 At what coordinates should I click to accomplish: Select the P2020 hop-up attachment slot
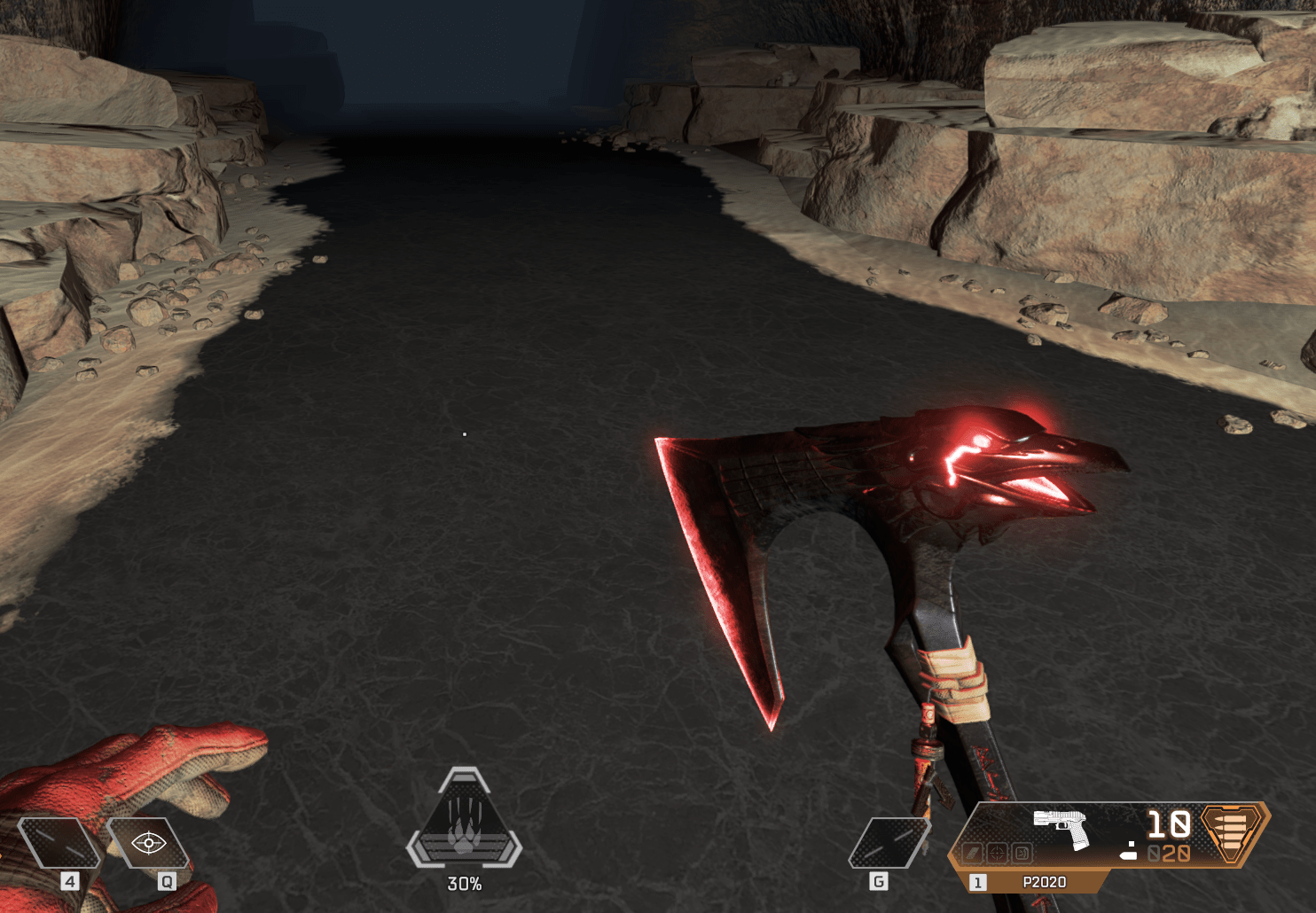click(1021, 854)
